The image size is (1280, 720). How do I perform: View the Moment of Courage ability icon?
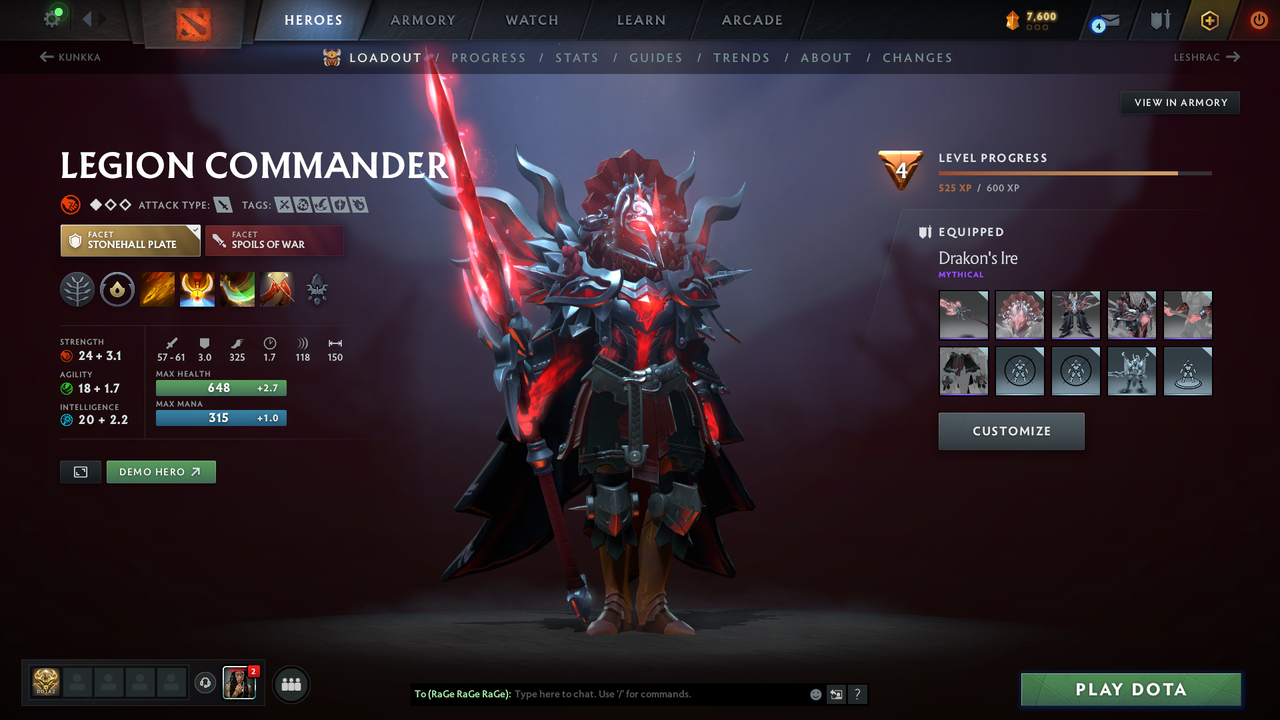point(237,290)
